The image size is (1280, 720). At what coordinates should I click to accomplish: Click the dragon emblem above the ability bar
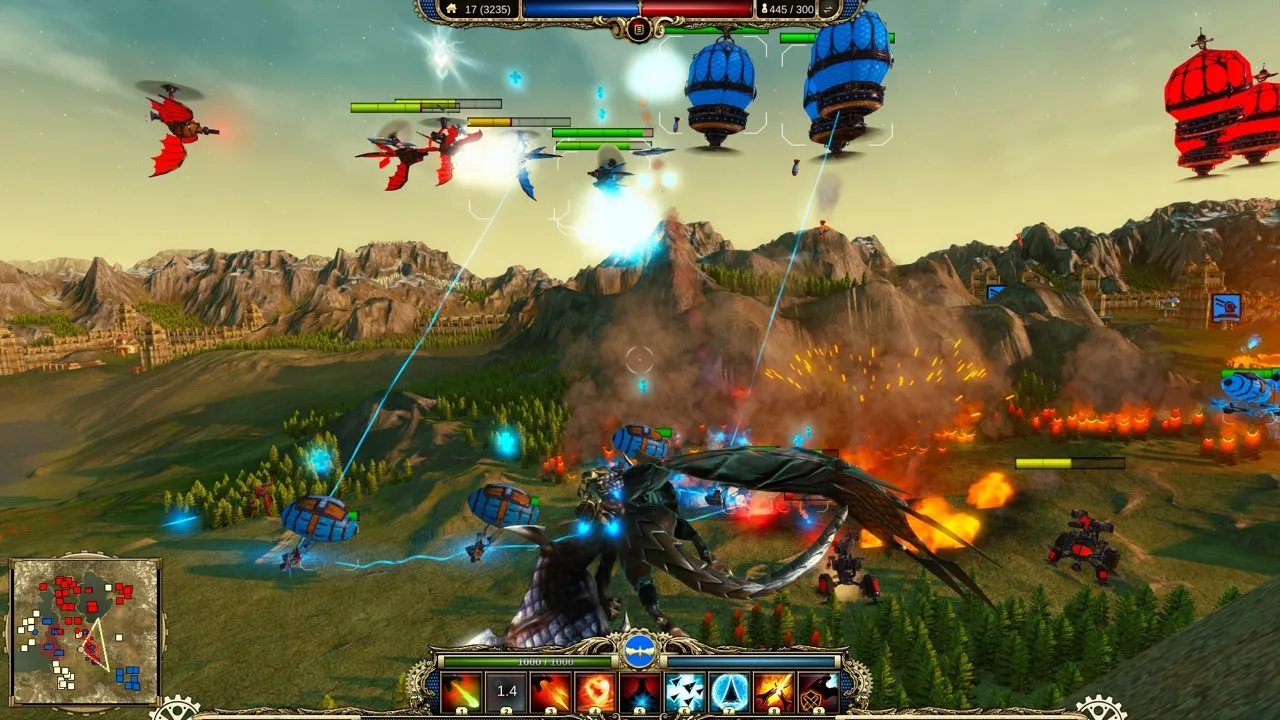pos(639,650)
